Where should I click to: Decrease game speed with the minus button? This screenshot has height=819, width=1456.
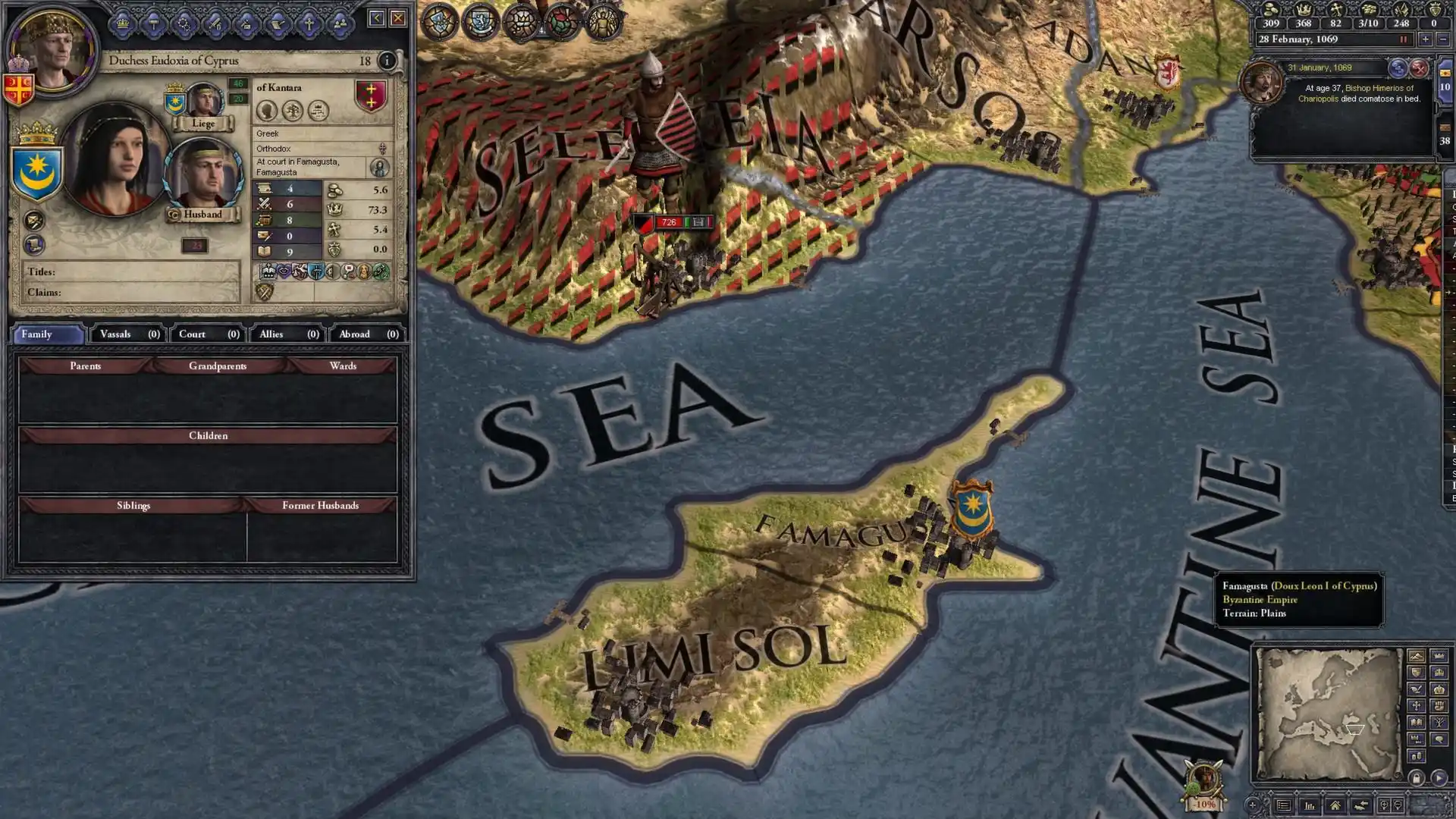click(1442, 39)
